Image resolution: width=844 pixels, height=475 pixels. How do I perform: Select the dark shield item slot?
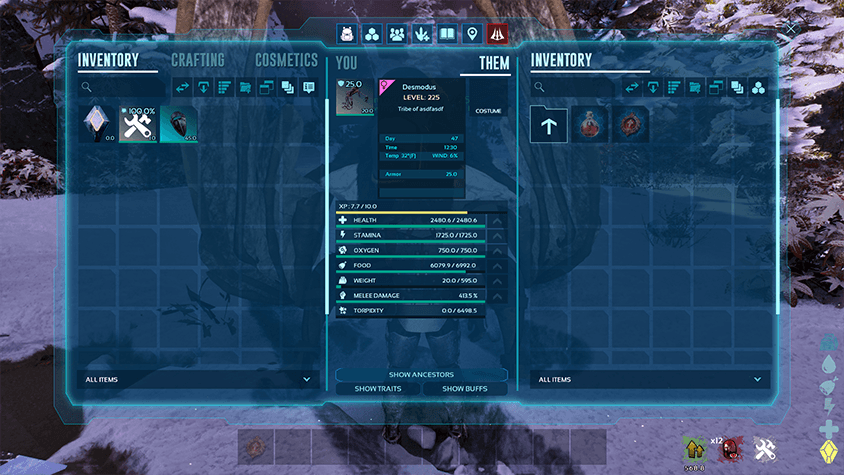pos(179,125)
